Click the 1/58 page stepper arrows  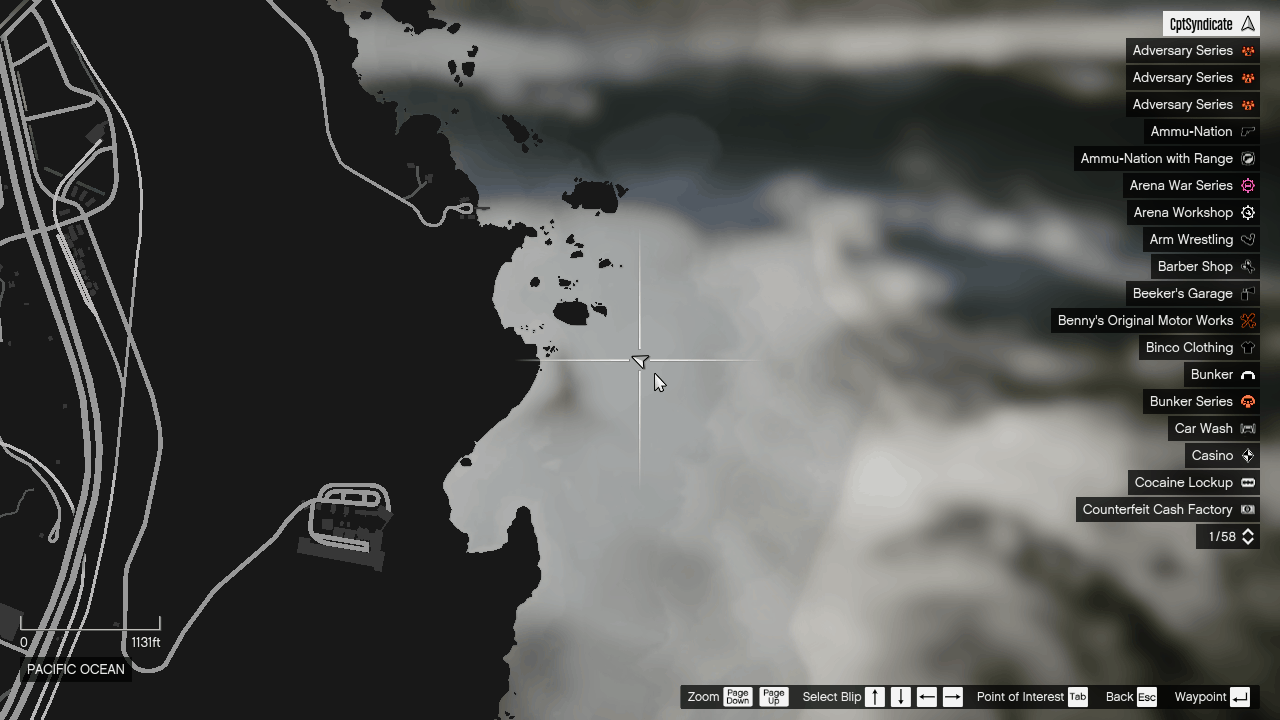pyautogui.click(x=1248, y=536)
